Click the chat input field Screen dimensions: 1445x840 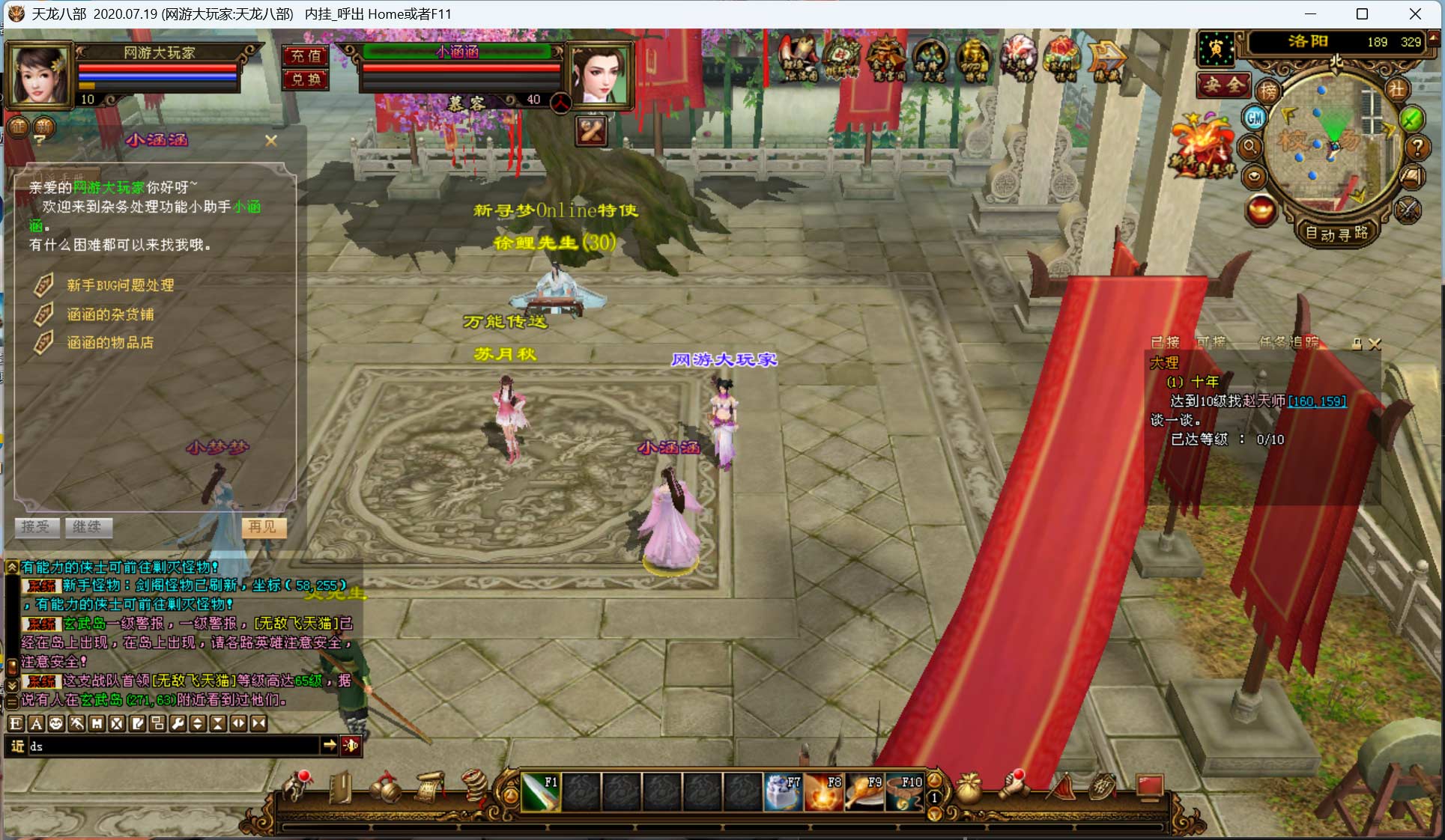174,746
